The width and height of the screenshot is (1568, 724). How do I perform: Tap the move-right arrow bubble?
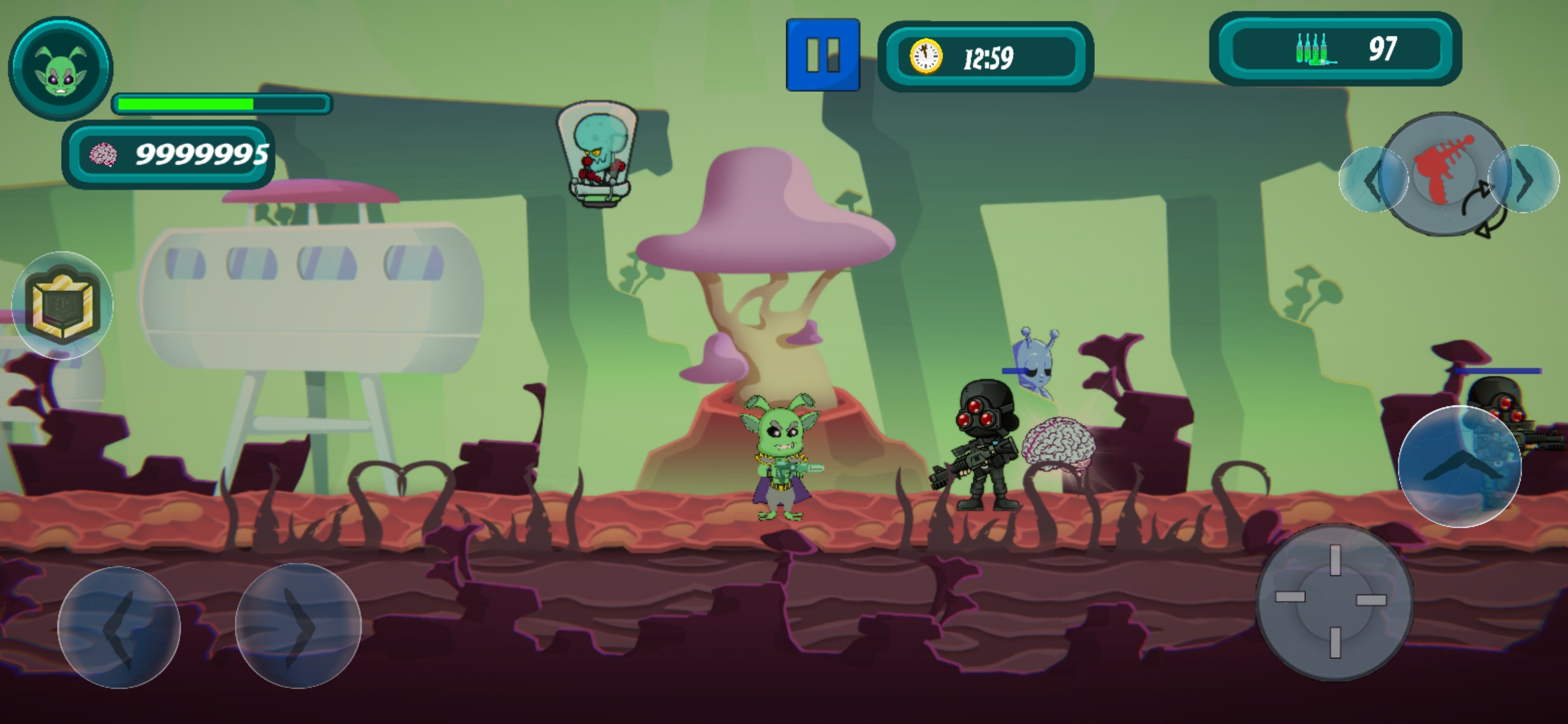298,626
